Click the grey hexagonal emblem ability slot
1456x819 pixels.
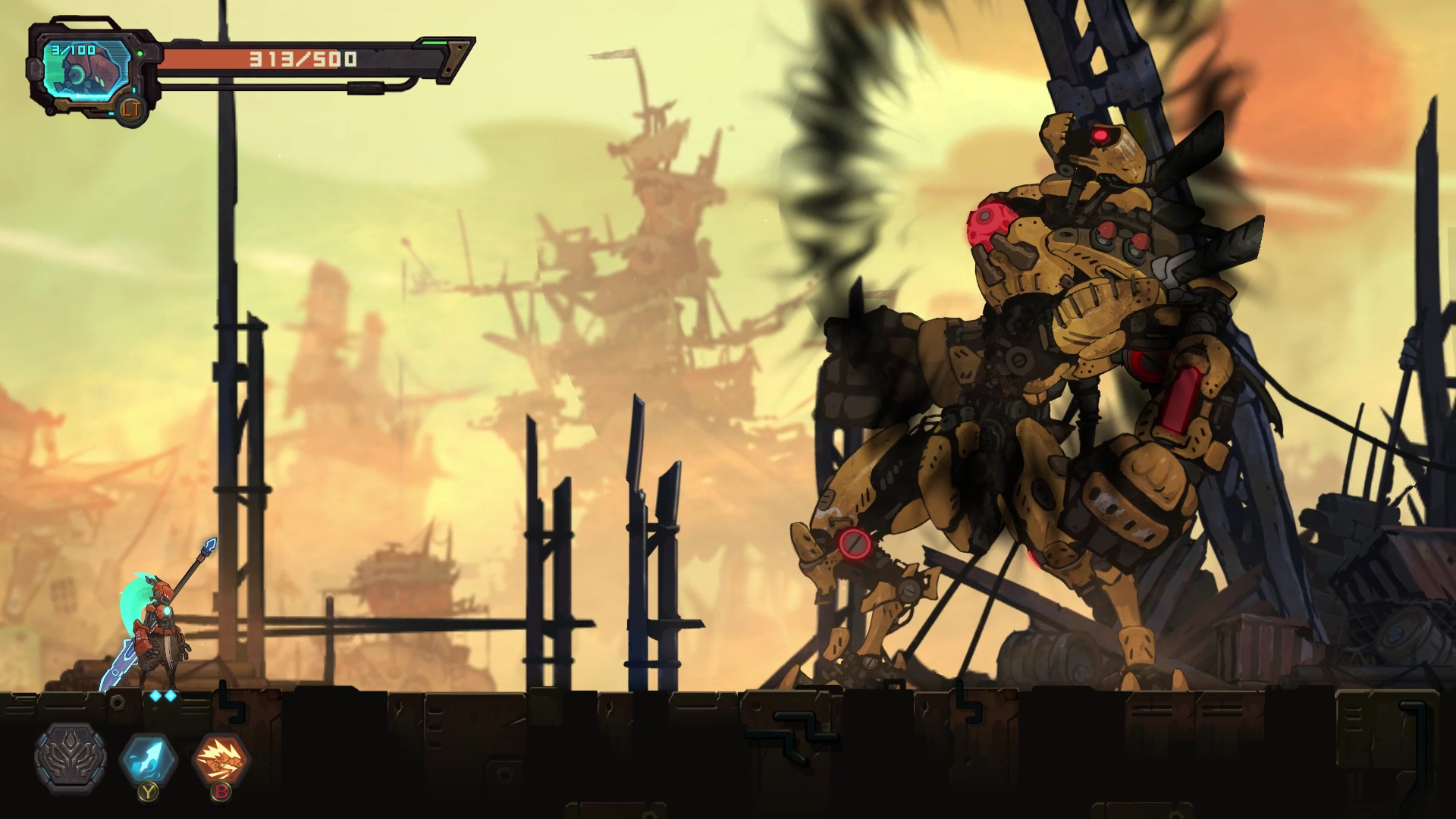[x=71, y=758]
